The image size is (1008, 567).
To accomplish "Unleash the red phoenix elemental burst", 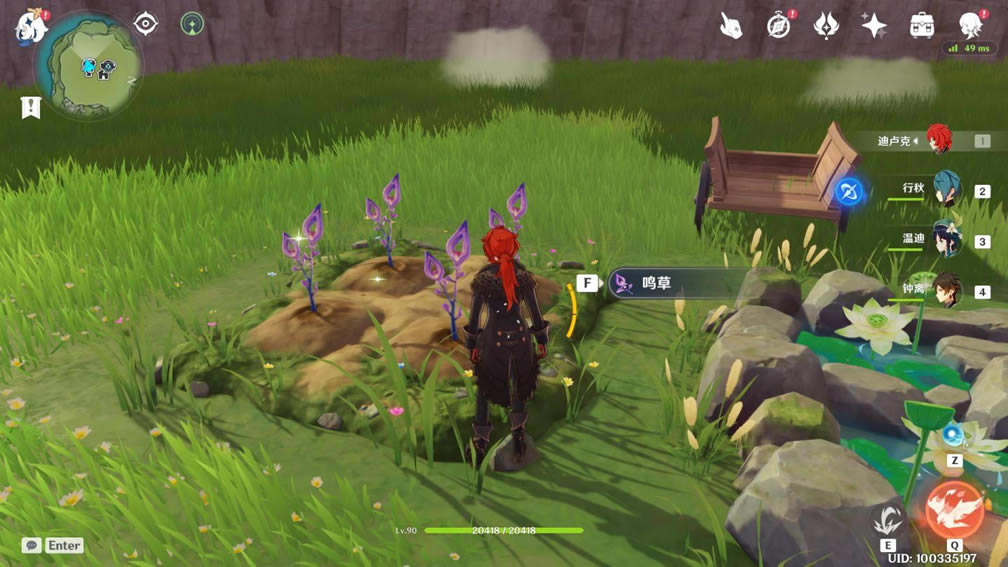I will point(954,510).
